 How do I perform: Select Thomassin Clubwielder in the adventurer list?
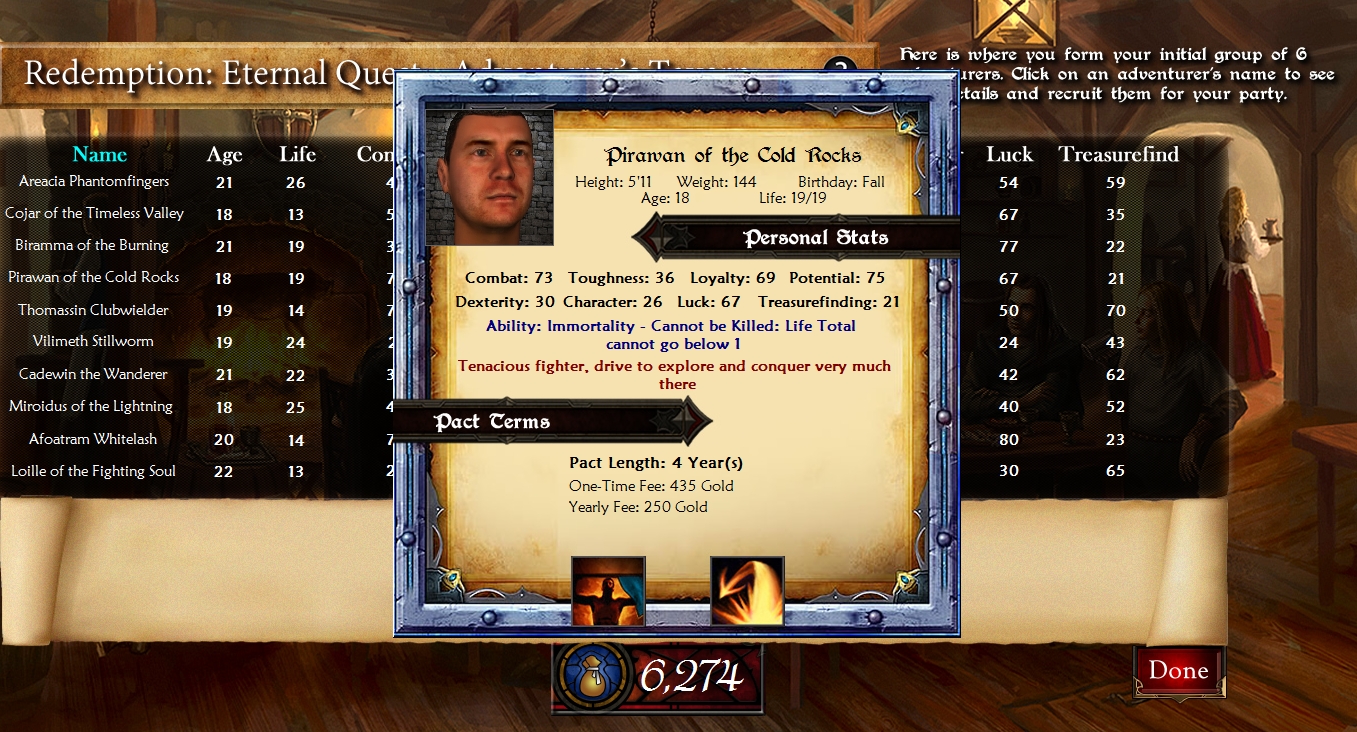(95, 310)
